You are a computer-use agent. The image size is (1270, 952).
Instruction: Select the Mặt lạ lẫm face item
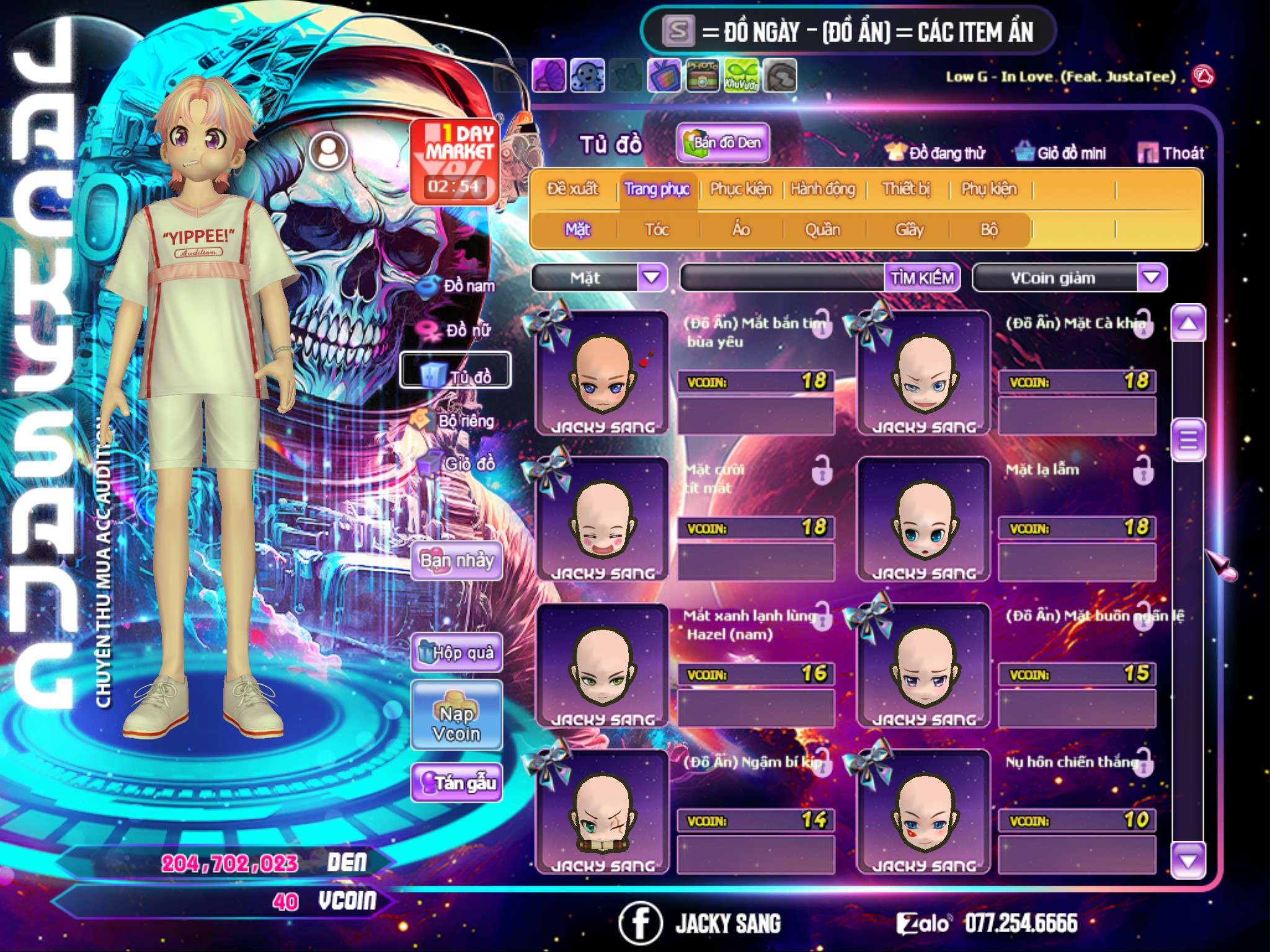click(924, 519)
